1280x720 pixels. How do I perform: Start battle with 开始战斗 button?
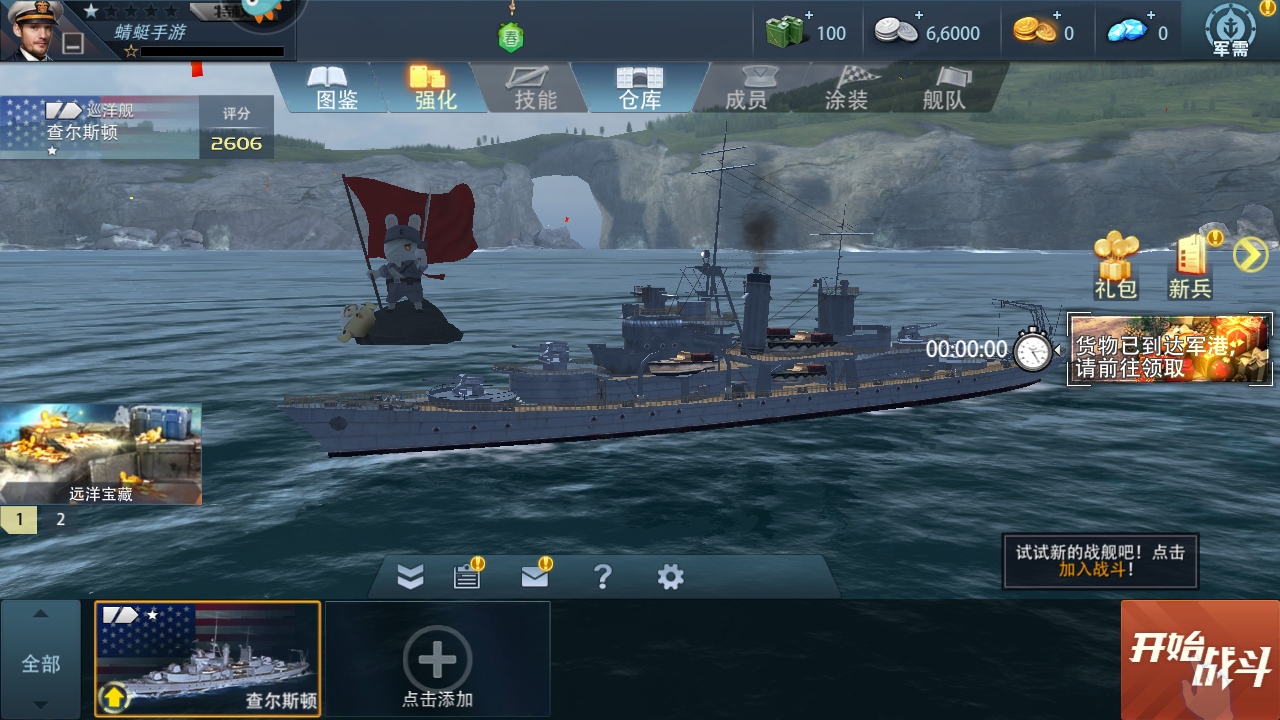[1200, 660]
